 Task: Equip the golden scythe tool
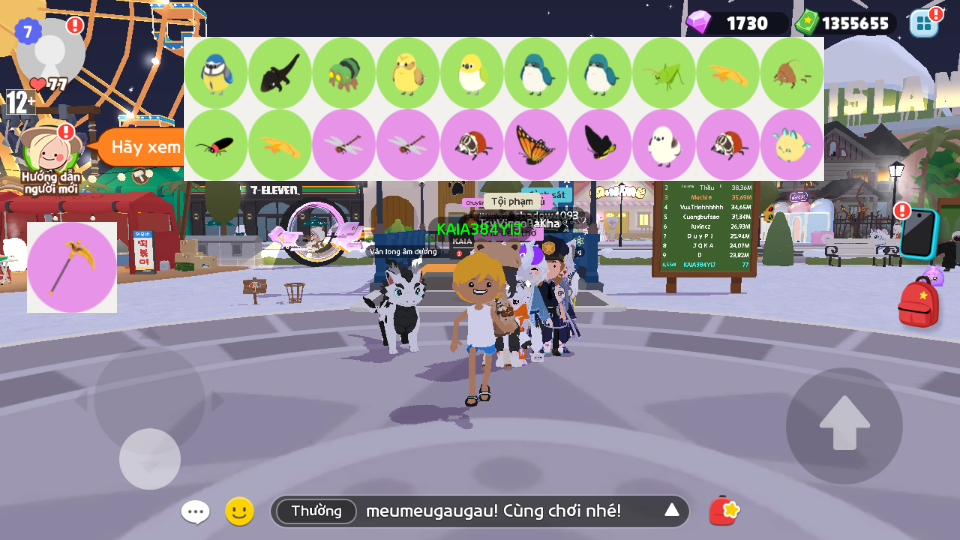[72, 267]
